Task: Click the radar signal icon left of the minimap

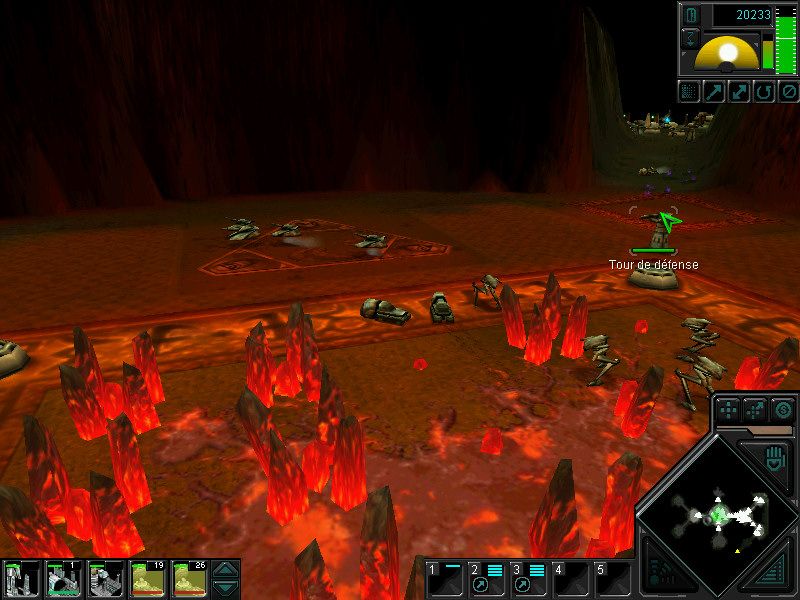Action: coord(658,572)
